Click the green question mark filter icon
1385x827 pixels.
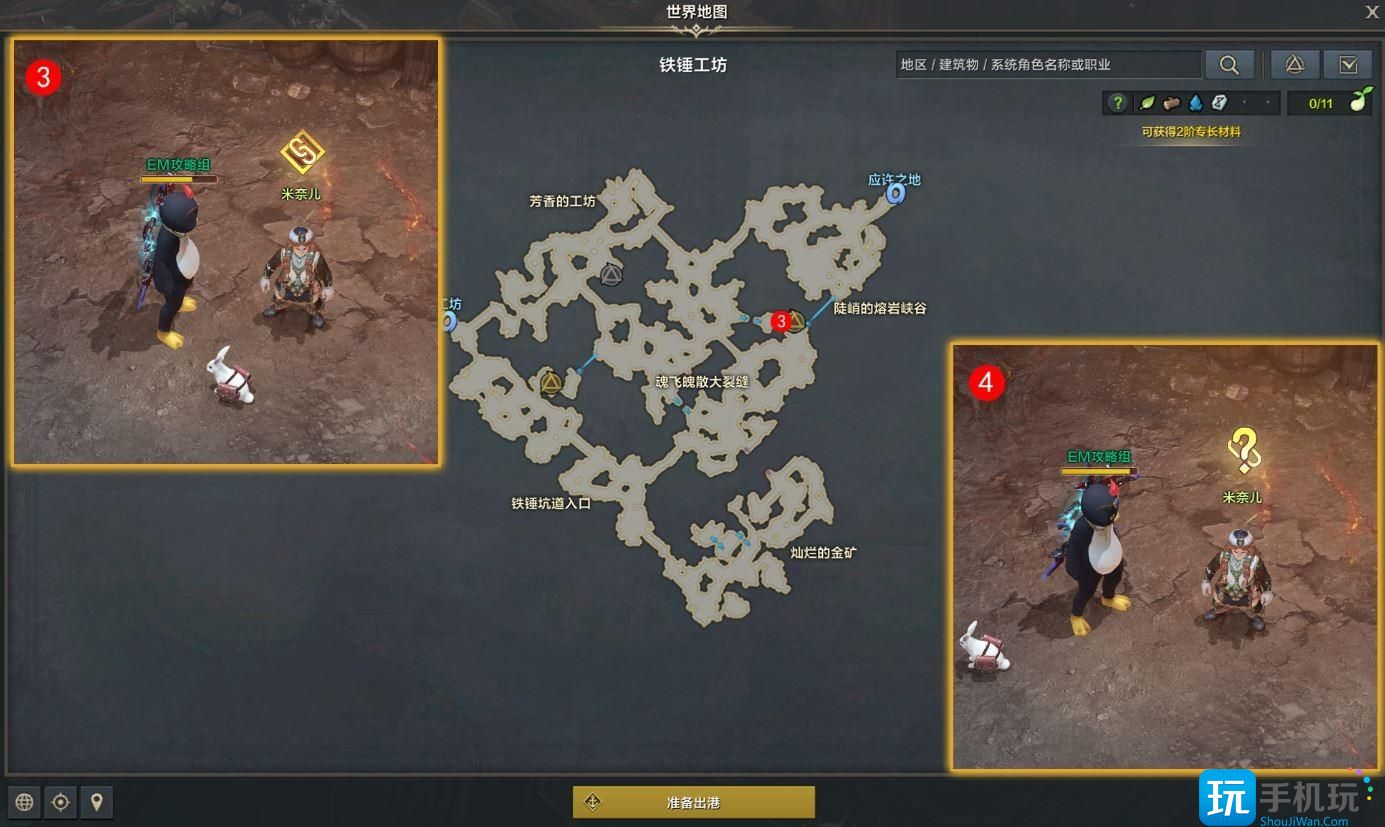coord(1119,102)
